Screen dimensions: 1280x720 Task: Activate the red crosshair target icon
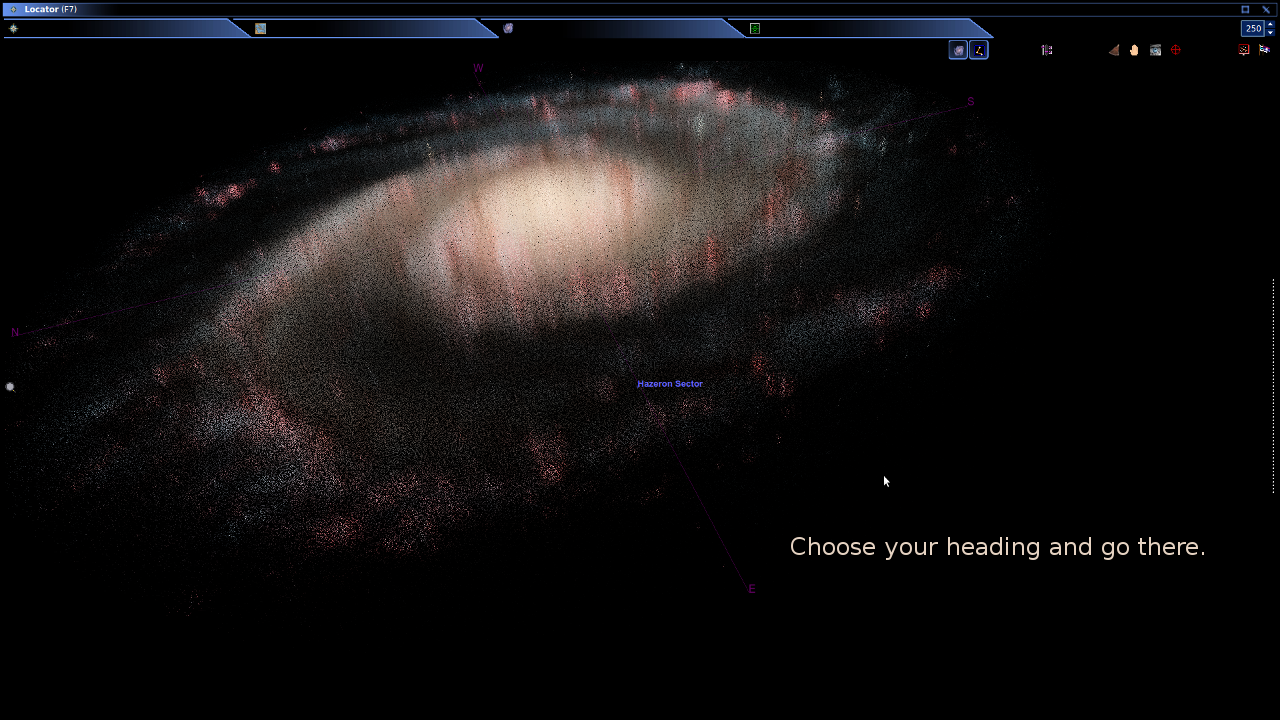1176,50
